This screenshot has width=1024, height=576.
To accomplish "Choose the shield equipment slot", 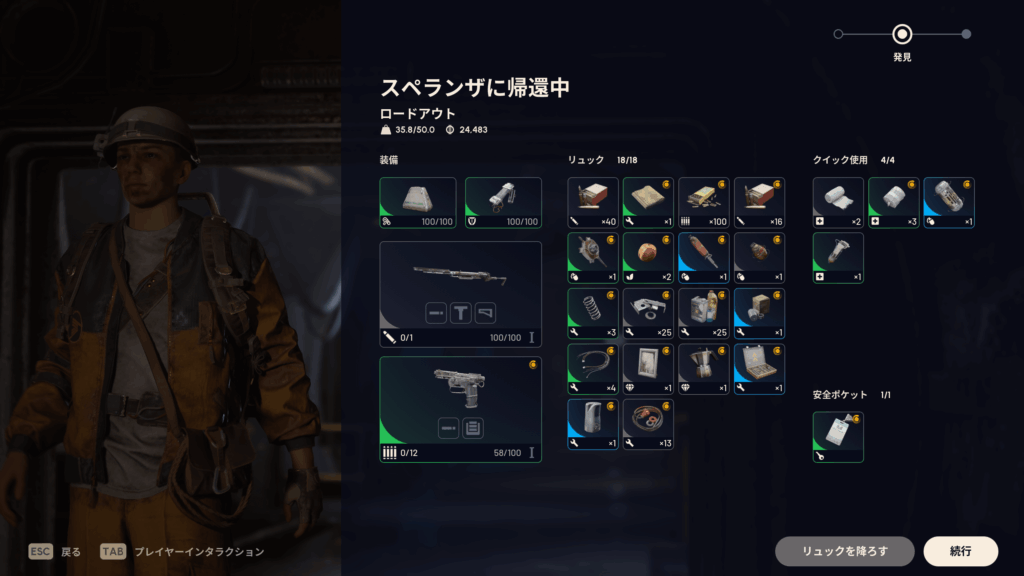I will 503,203.
